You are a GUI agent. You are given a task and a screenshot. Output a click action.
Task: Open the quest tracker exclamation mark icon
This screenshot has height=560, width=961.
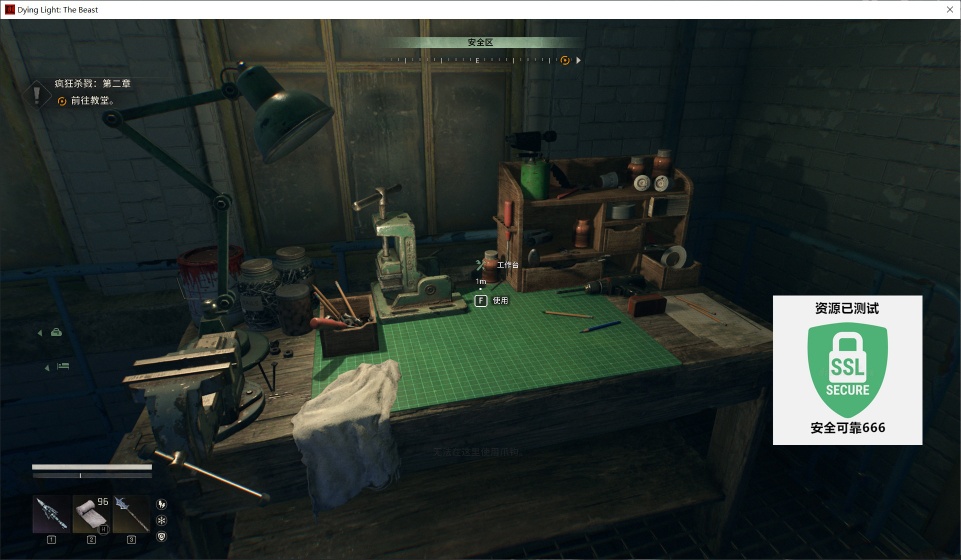tap(38, 94)
